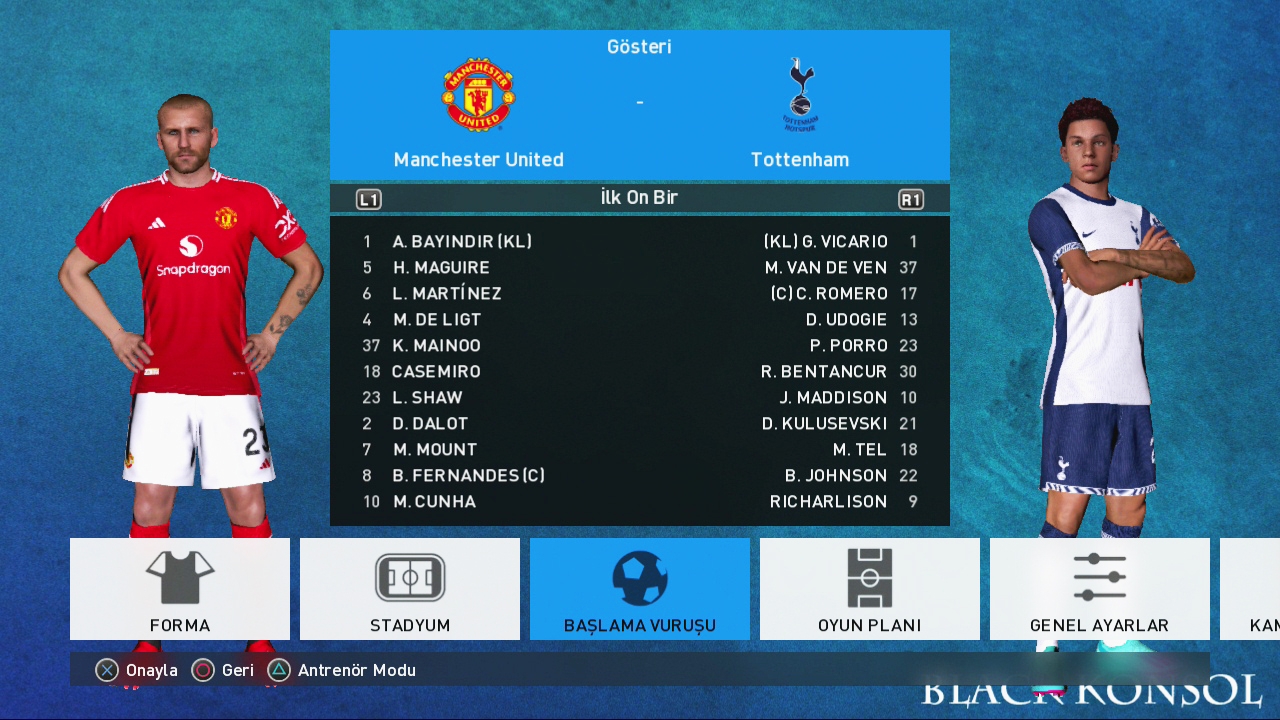Select CASEMIRO in the starting eleven
Image resolution: width=1280 pixels, height=720 pixels.
(x=436, y=372)
